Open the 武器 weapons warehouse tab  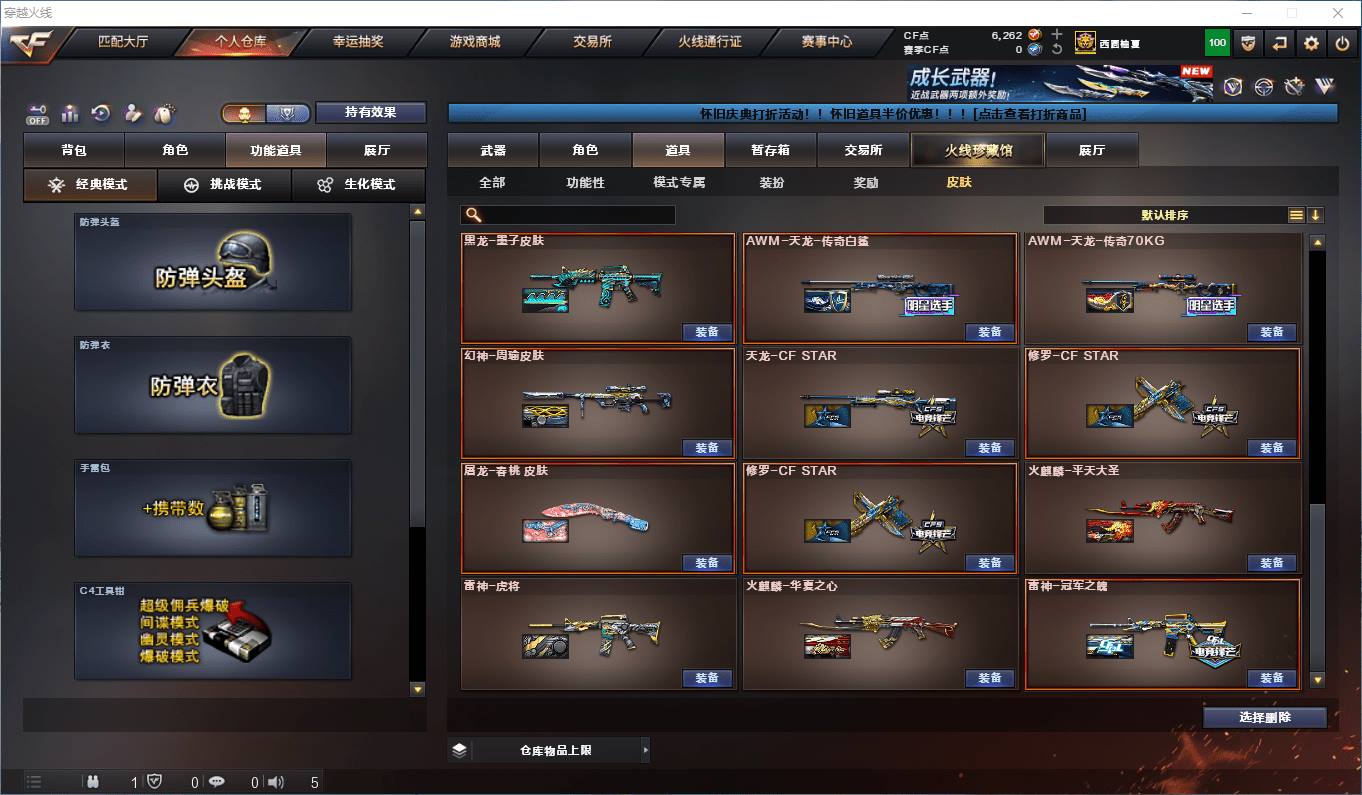(493, 150)
